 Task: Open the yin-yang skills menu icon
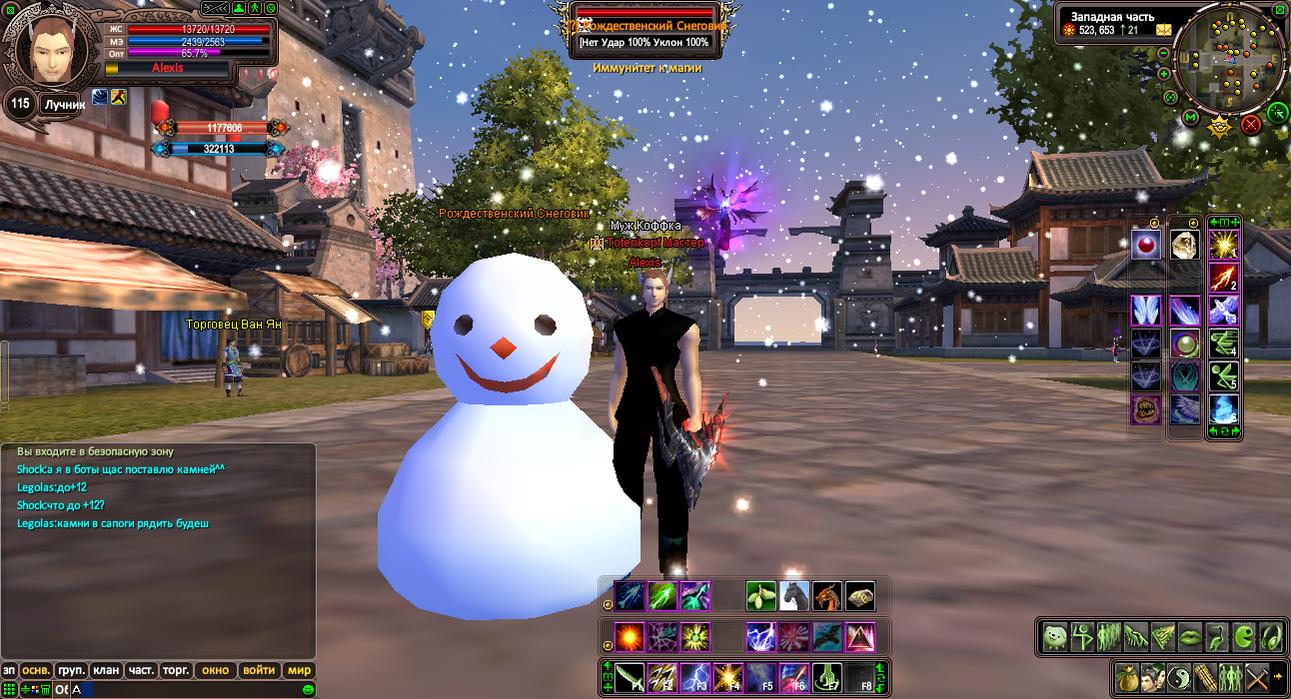coord(1179,676)
